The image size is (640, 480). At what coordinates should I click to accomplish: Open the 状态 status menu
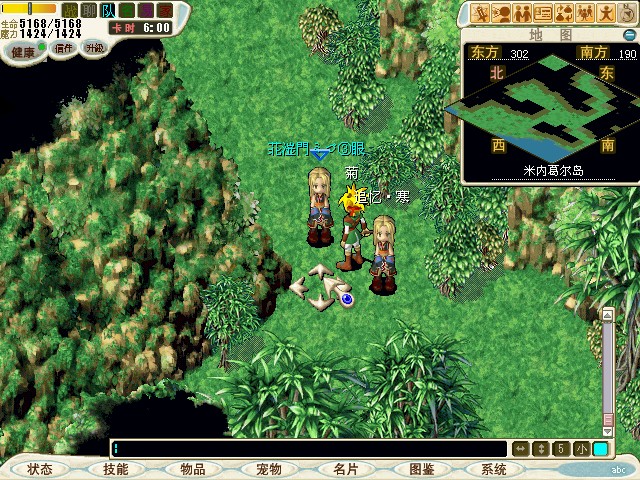tap(40, 469)
